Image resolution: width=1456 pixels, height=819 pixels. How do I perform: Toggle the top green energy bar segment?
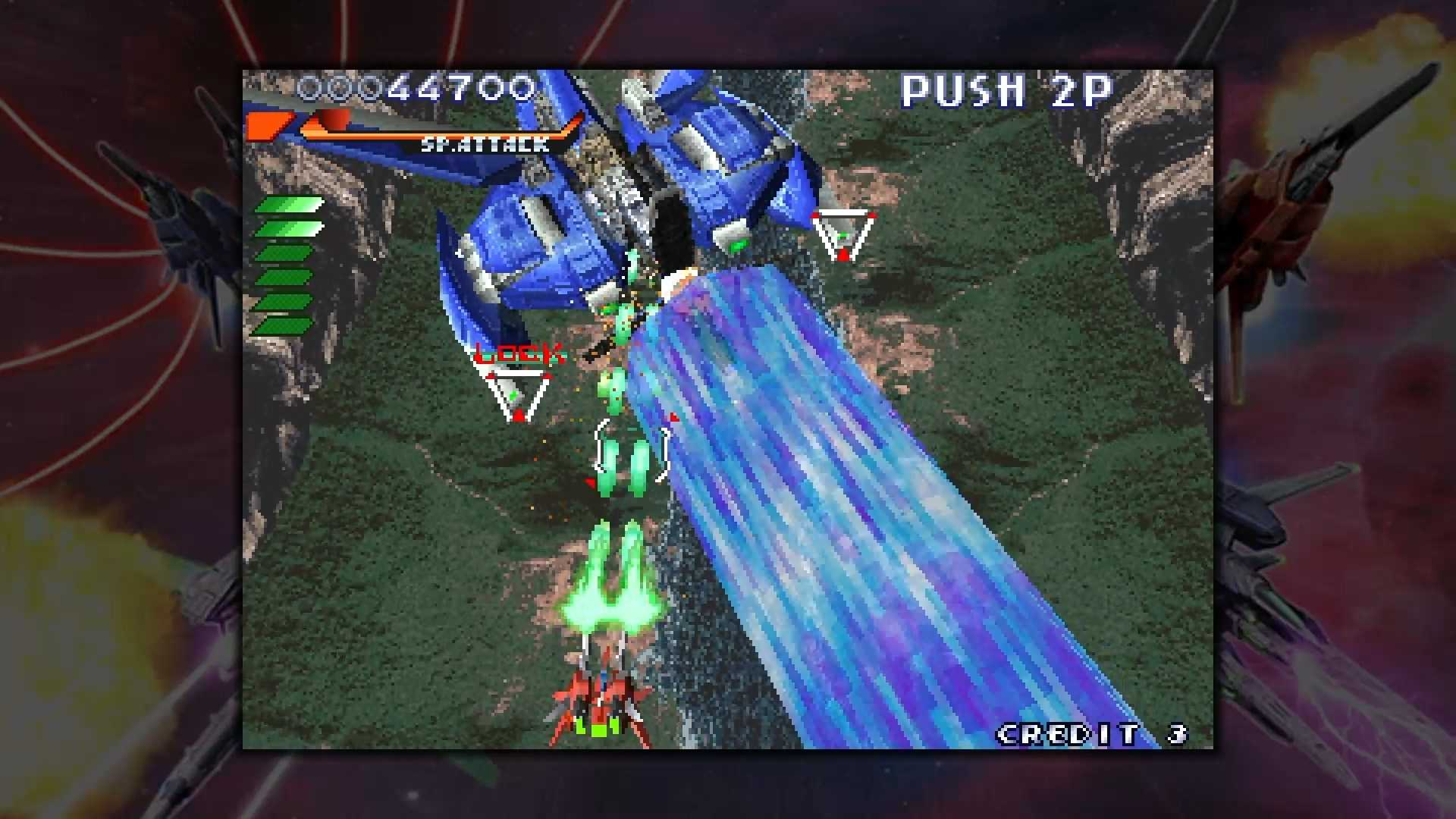coord(290,205)
